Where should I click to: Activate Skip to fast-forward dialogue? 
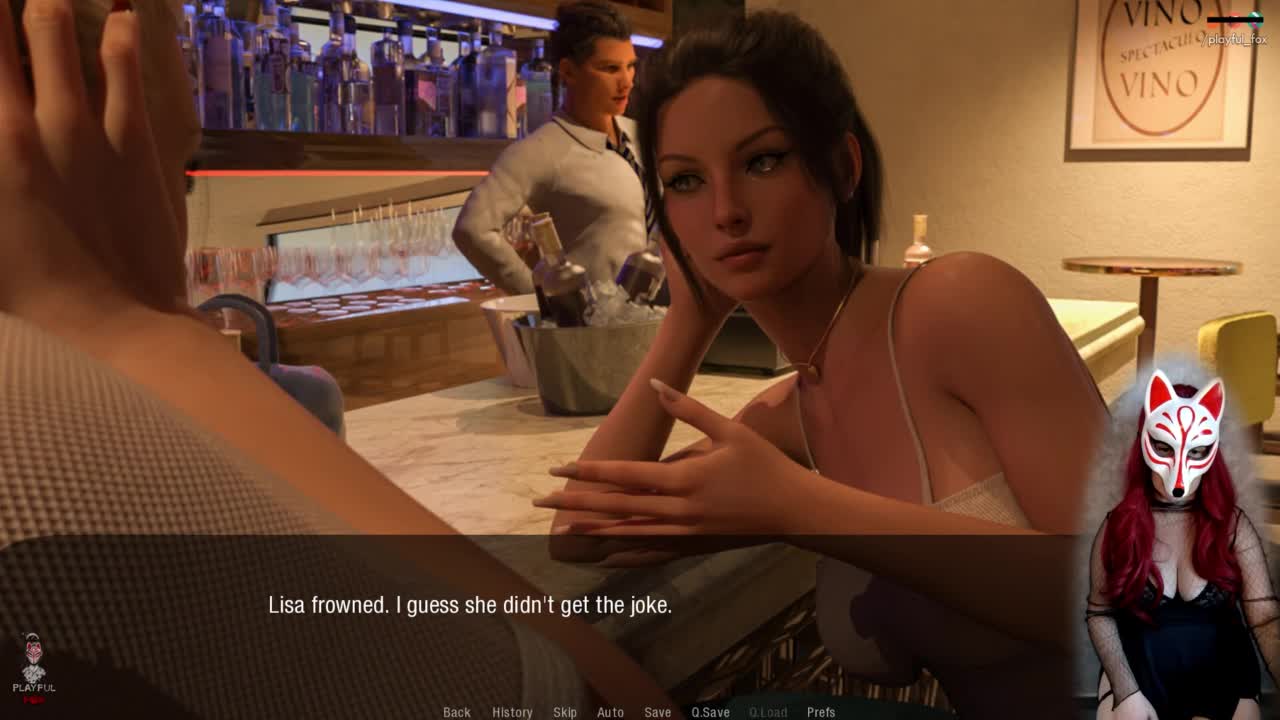(x=565, y=712)
